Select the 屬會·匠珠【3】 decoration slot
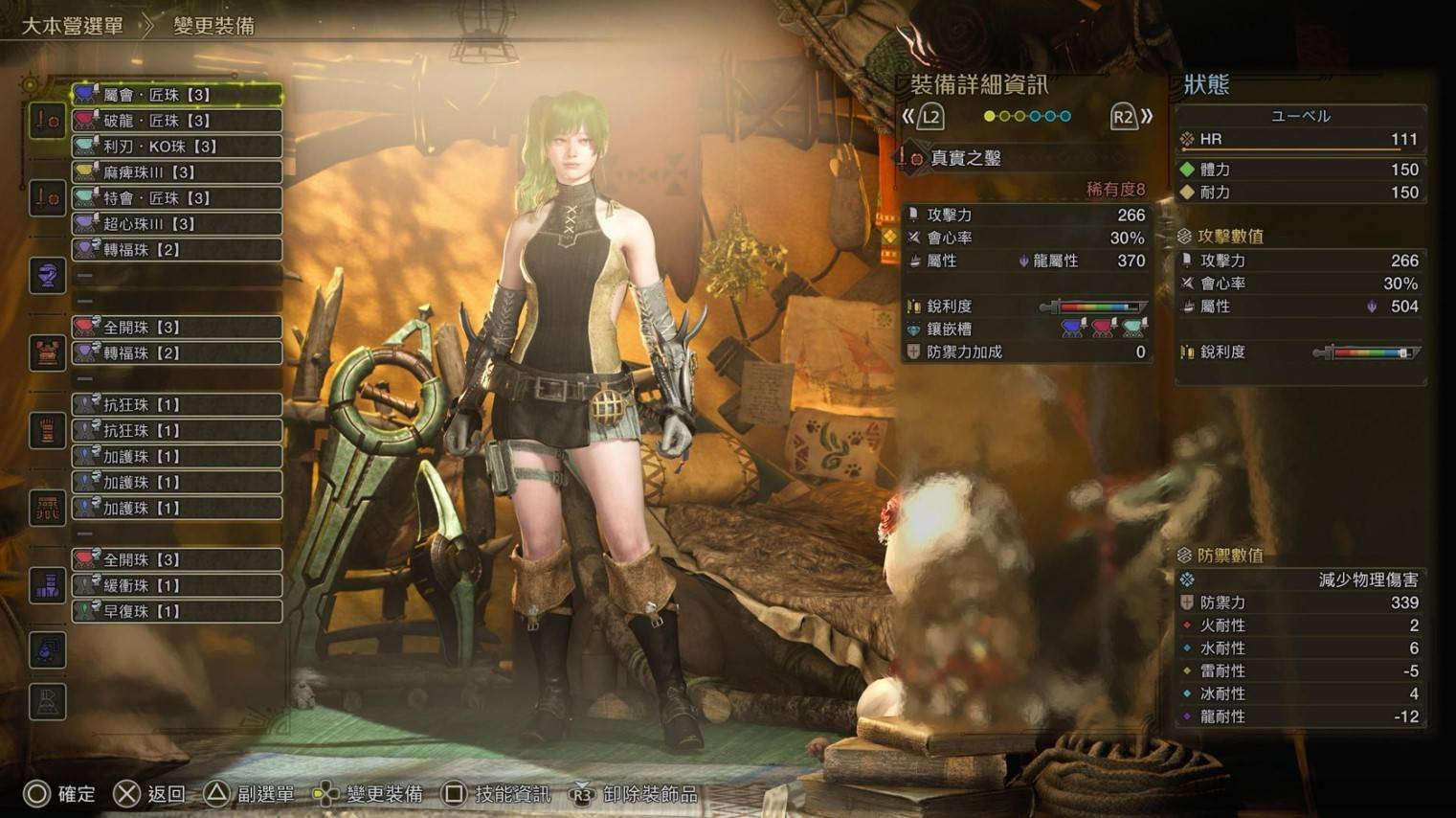The height and width of the screenshot is (818, 1456). click(x=177, y=95)
